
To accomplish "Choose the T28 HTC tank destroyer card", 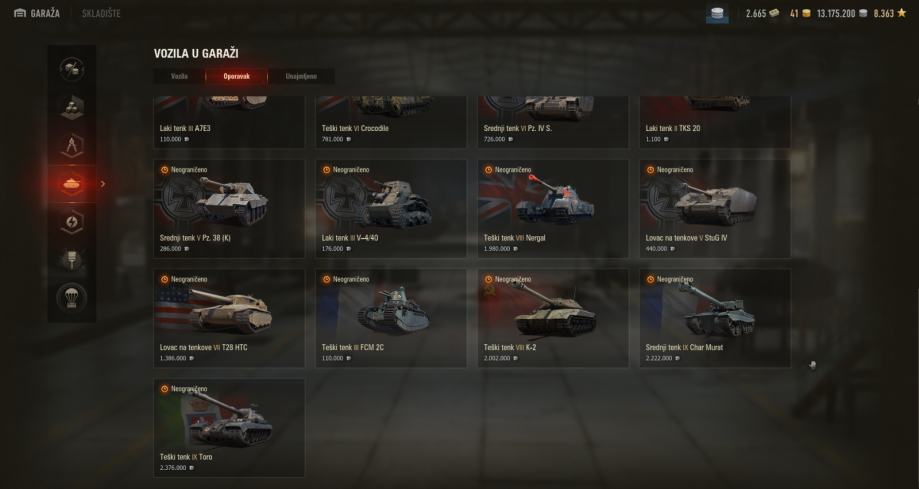I will click(x=229, y=317).
